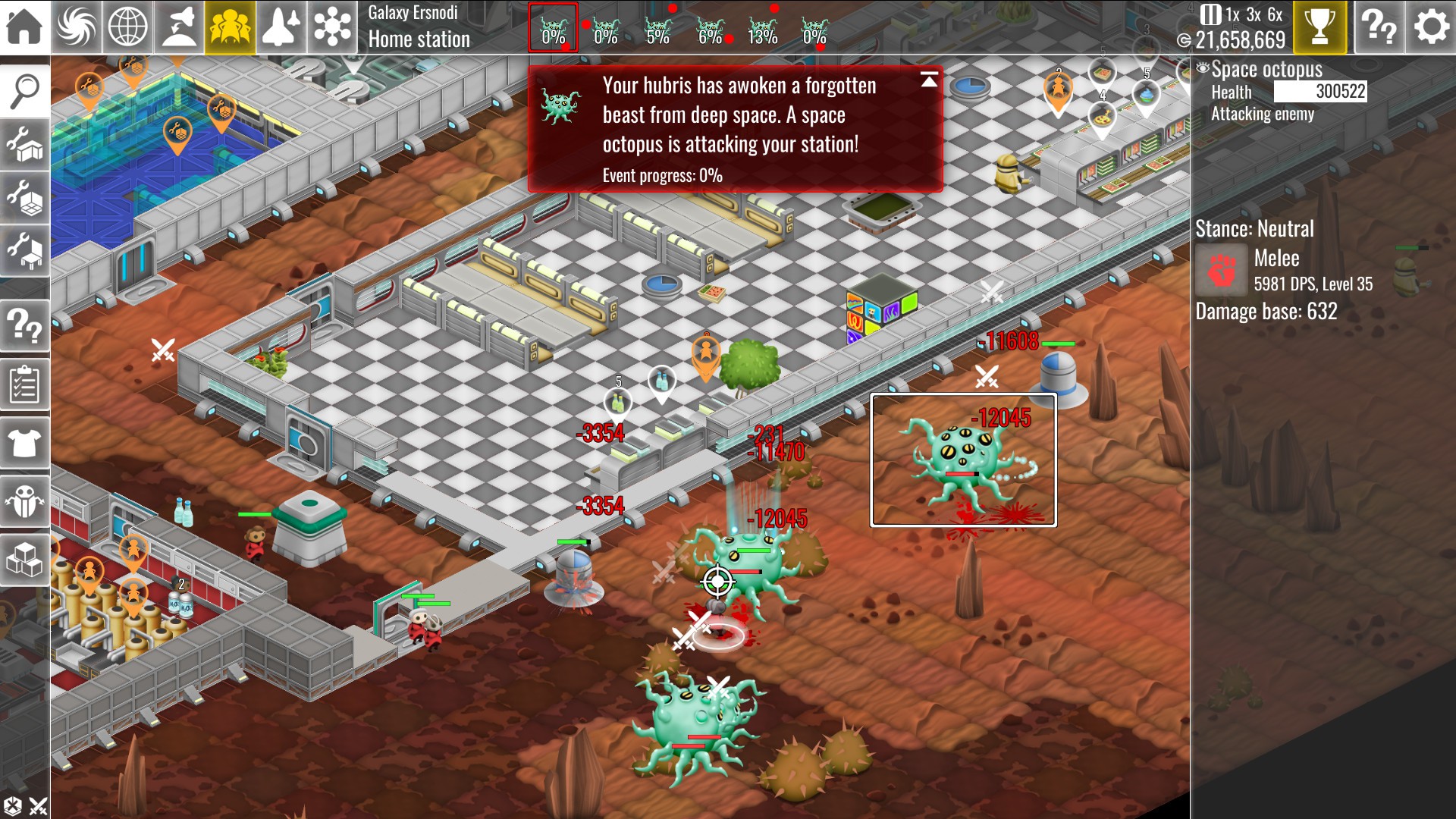The width and height of the screenshot is (1456, 819).
Task: Set game speed to 6x
Action: 1276,14
